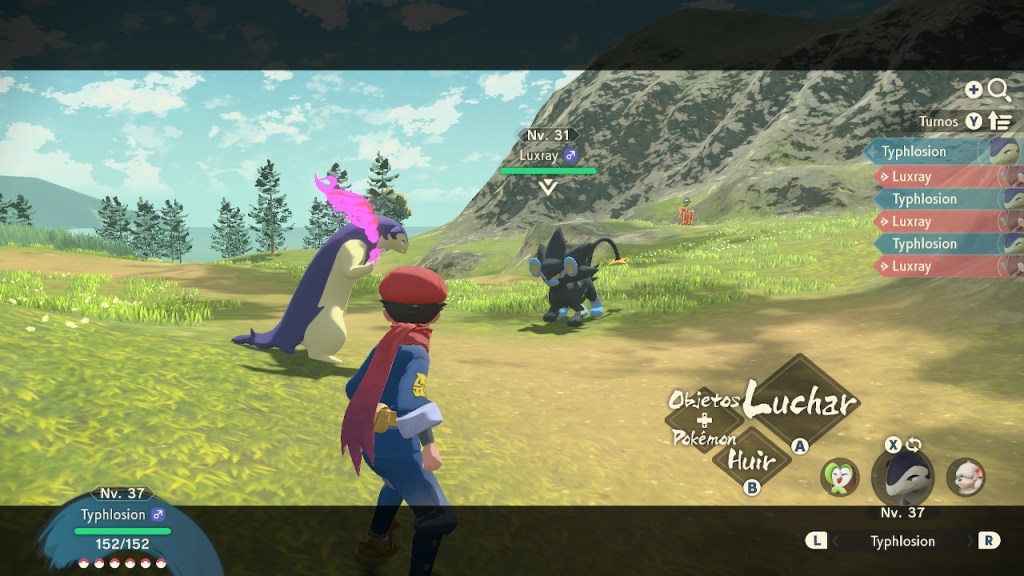This screenshot has width=1024, height=576.
Task: Click the swap arrows icon above Typhlosion
Action: point(913,444)
